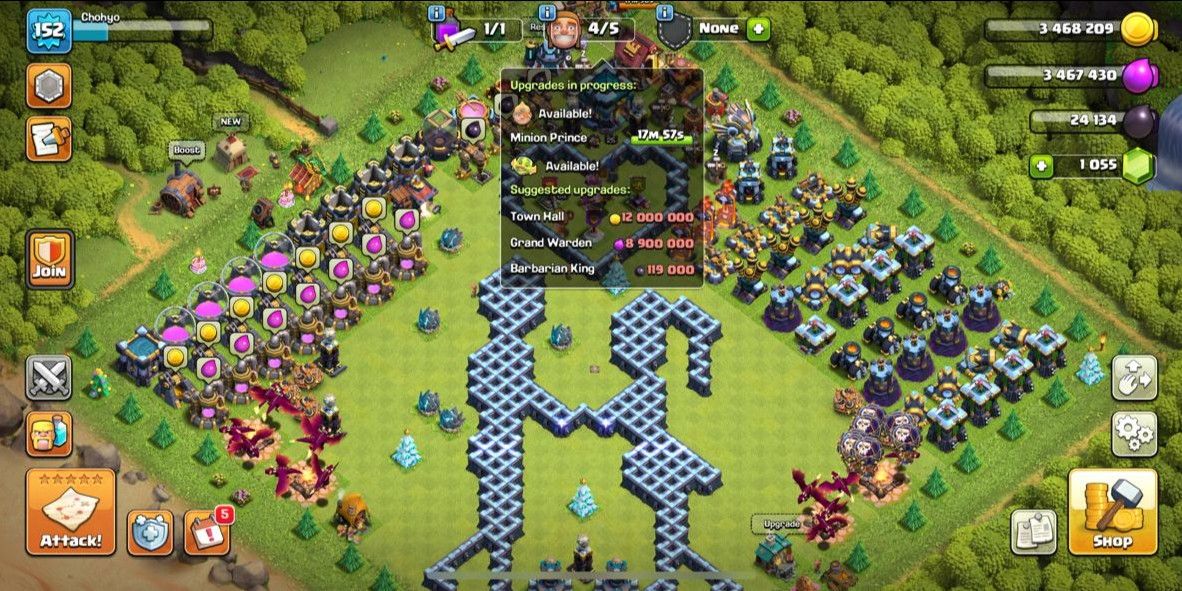Open the settings gear menu

[x=1134, y=433]
